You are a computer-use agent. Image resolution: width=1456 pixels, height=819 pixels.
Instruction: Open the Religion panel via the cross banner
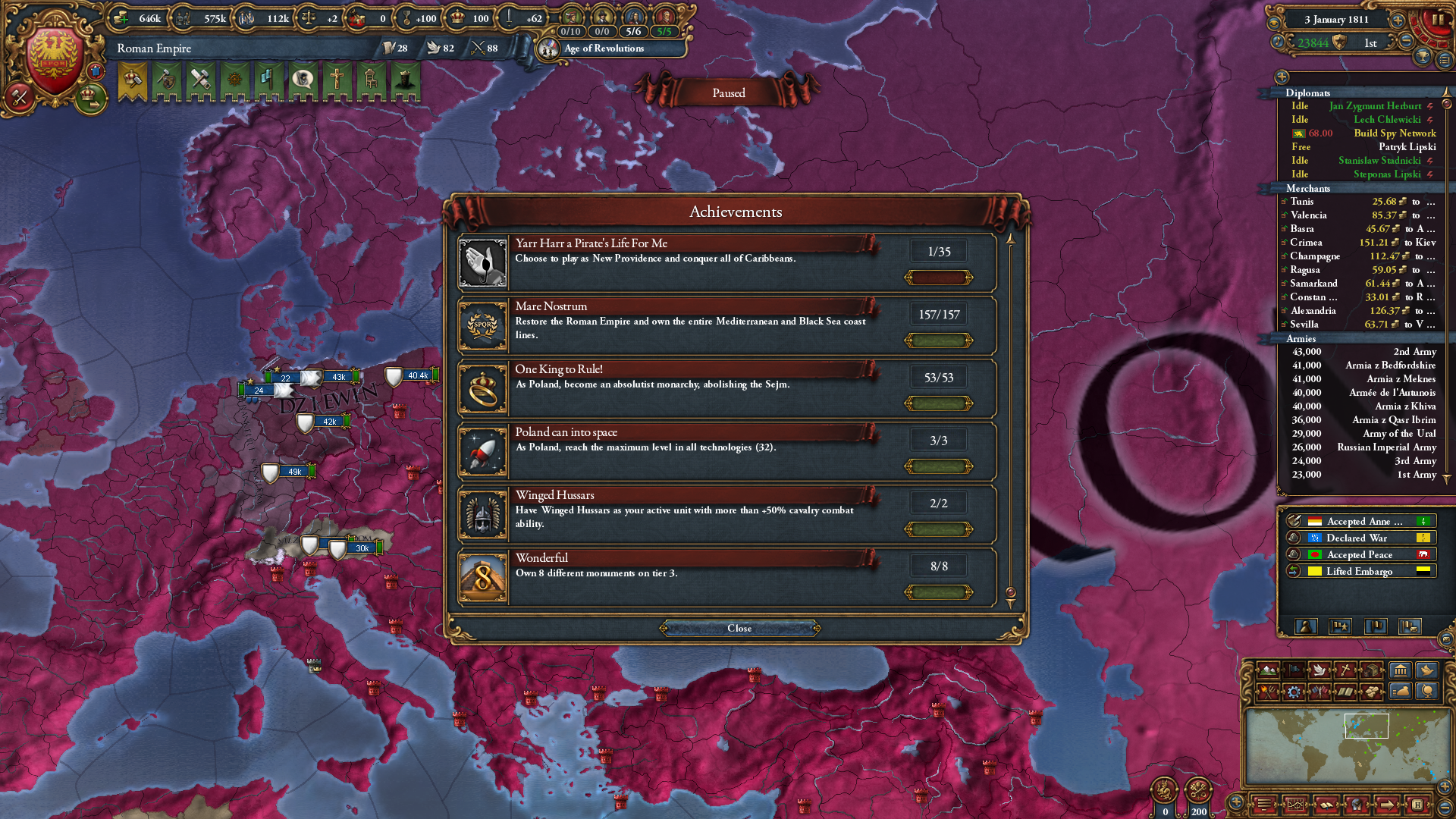click(337, 80)
